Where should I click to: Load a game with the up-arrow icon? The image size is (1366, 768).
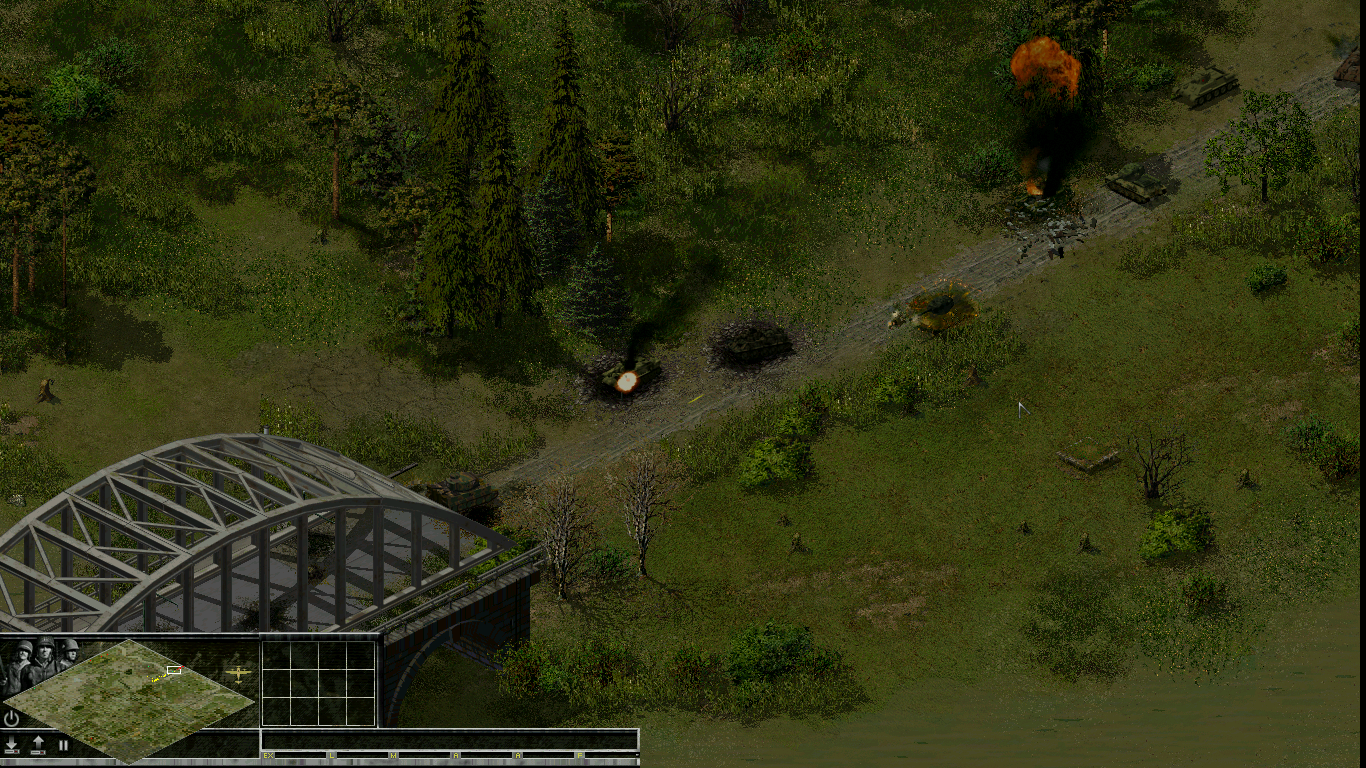38,745
